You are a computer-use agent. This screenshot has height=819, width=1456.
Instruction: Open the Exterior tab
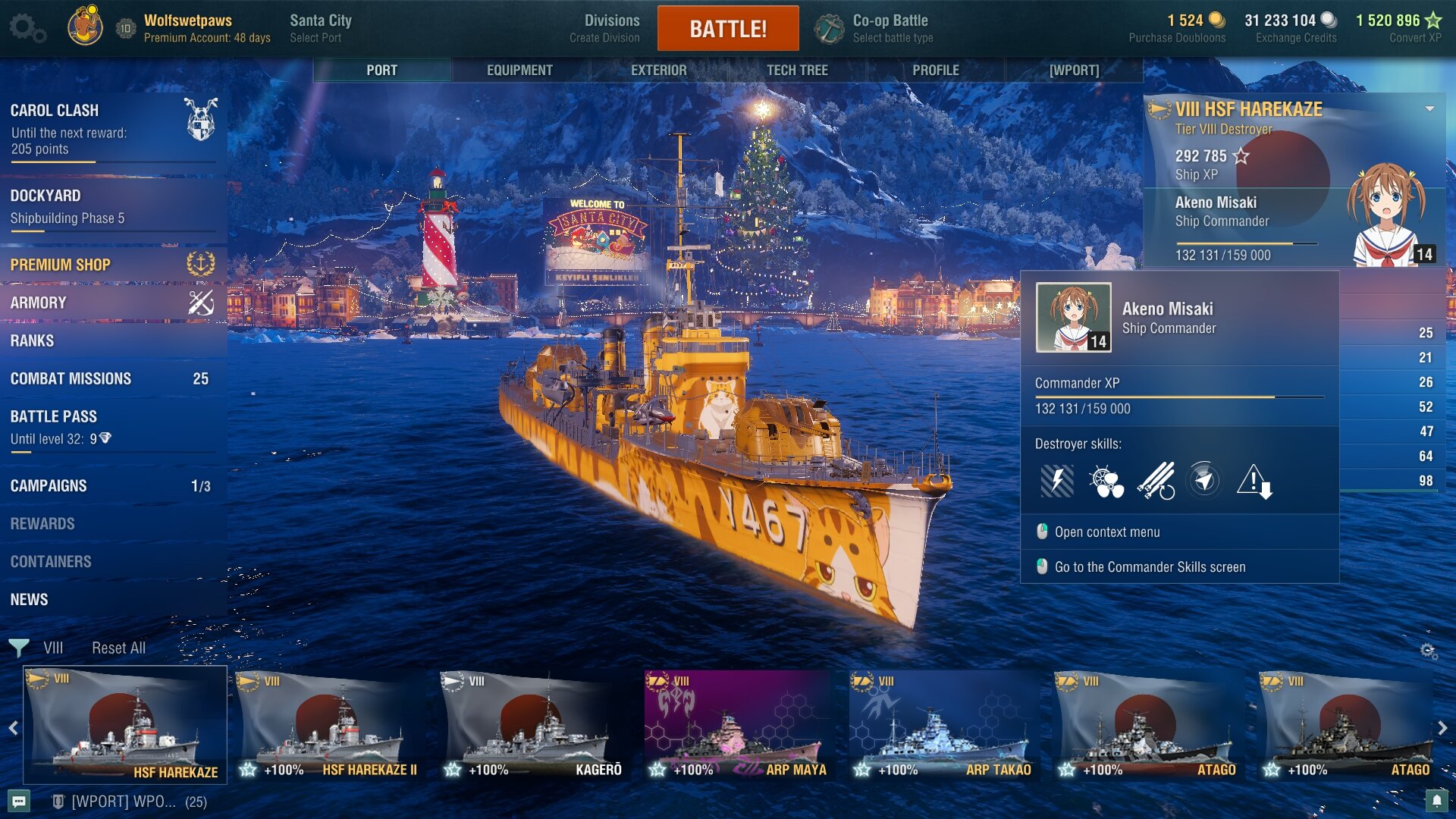658,70
